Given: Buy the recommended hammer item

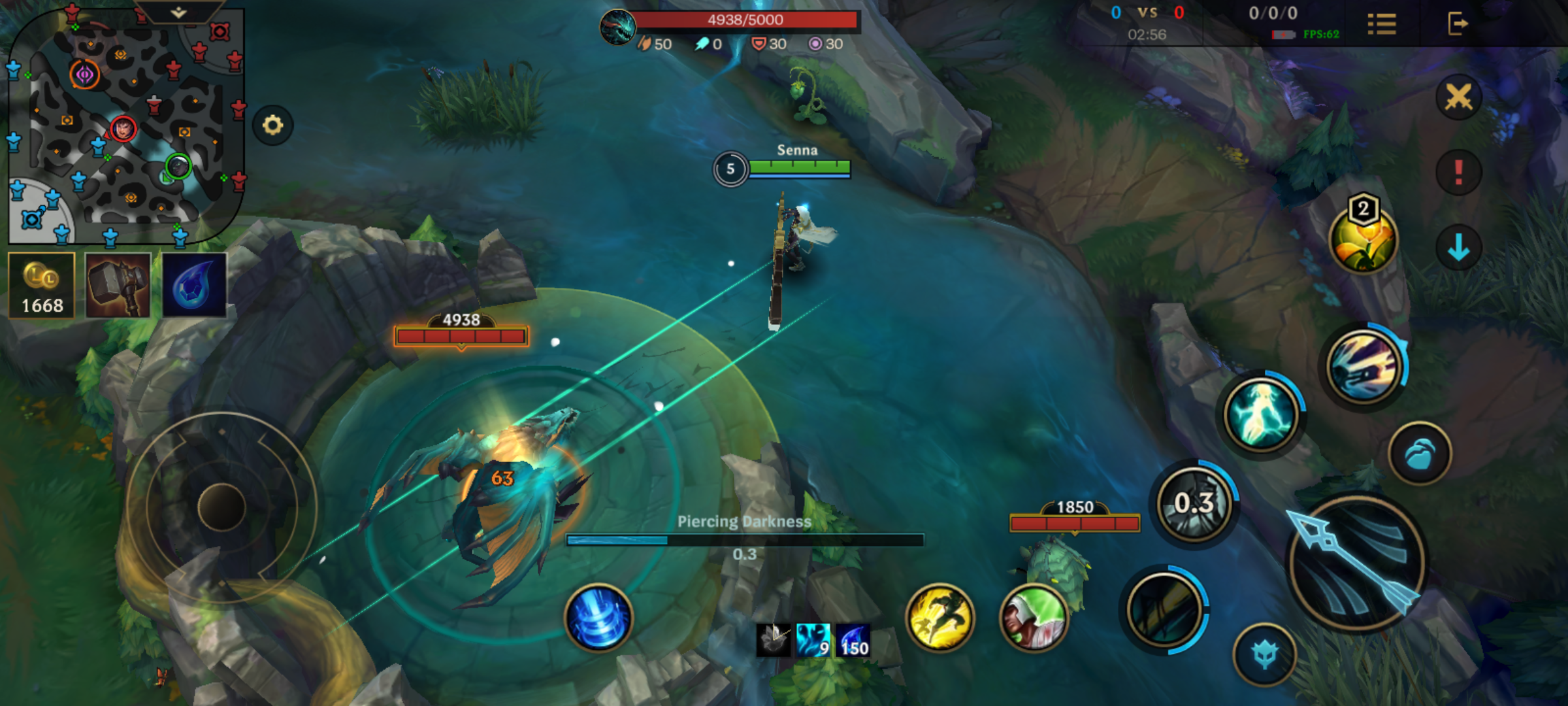Looking at the screenshot, I should point(118,286).
